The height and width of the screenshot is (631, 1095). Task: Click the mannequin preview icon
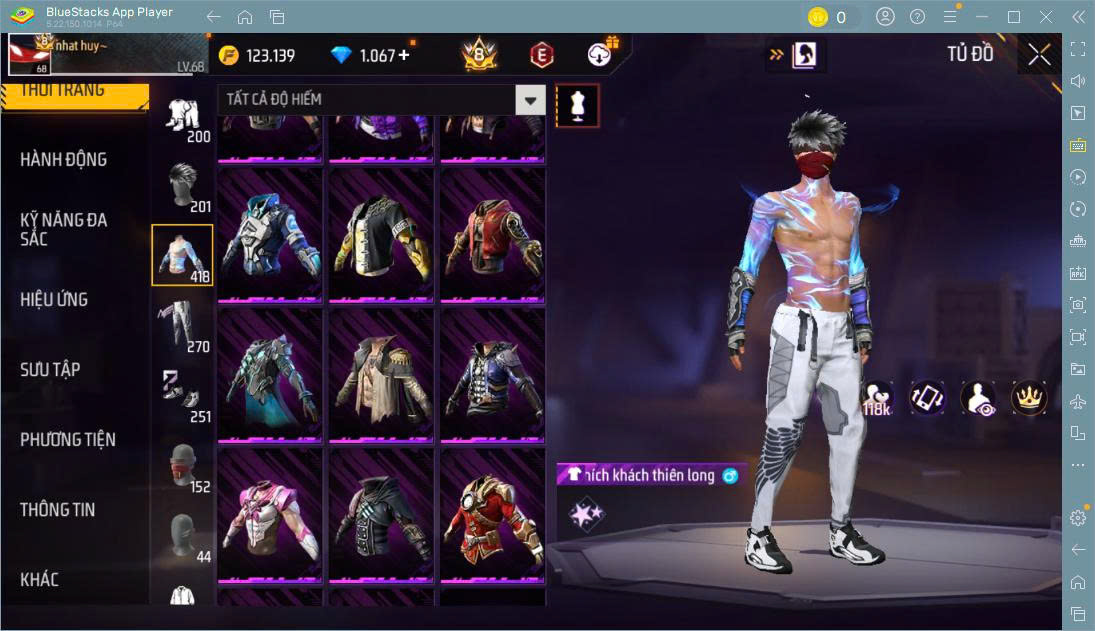577,104
